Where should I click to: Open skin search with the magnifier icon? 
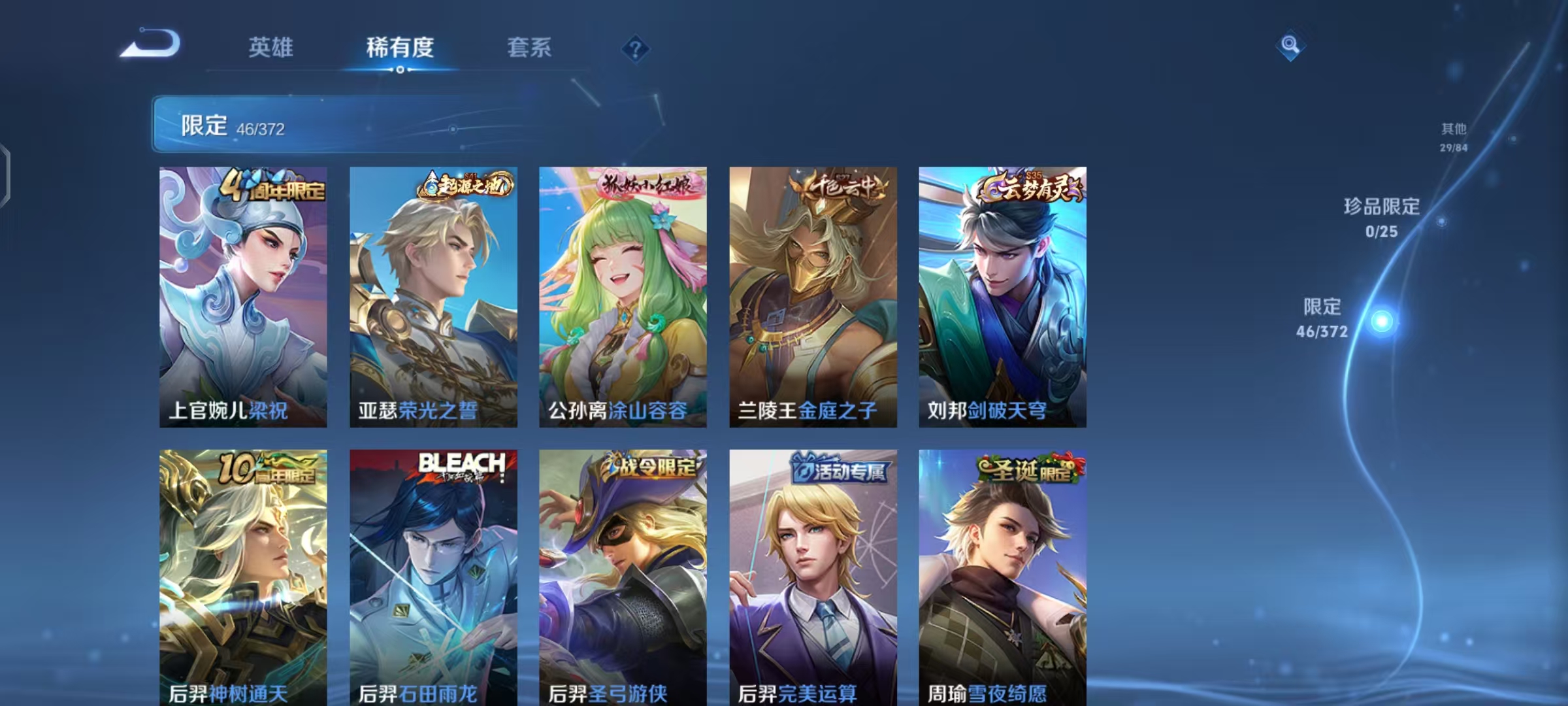click(x=1290, y=44)
